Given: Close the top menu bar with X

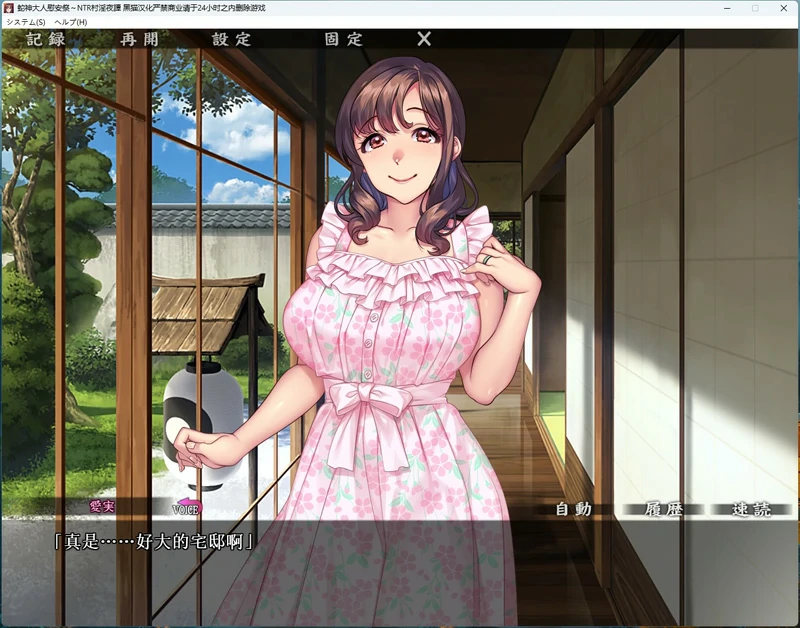Looking at the screenshot, I should click(x=424, y=39).
